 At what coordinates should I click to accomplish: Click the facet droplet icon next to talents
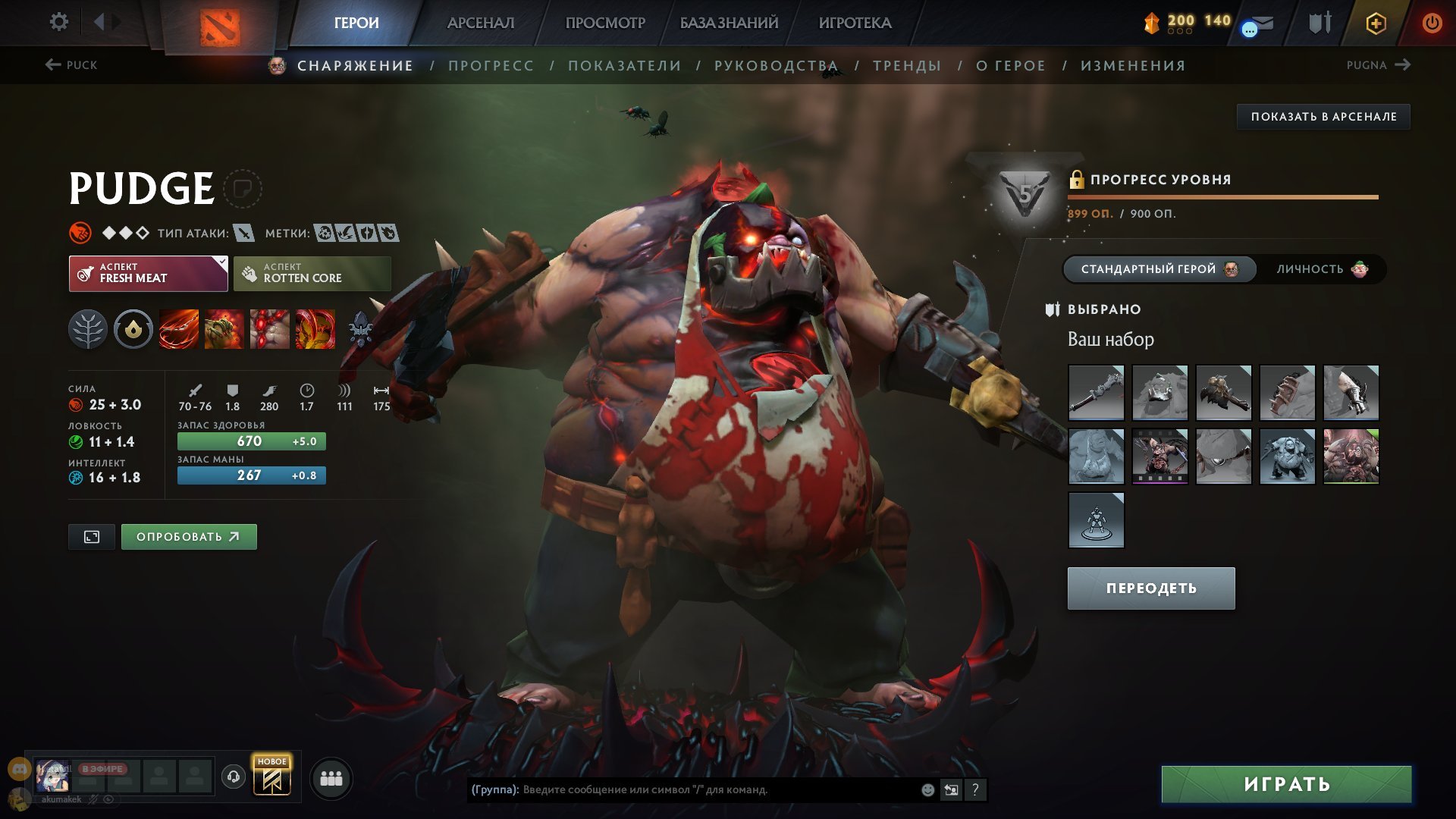click(133, 329)
